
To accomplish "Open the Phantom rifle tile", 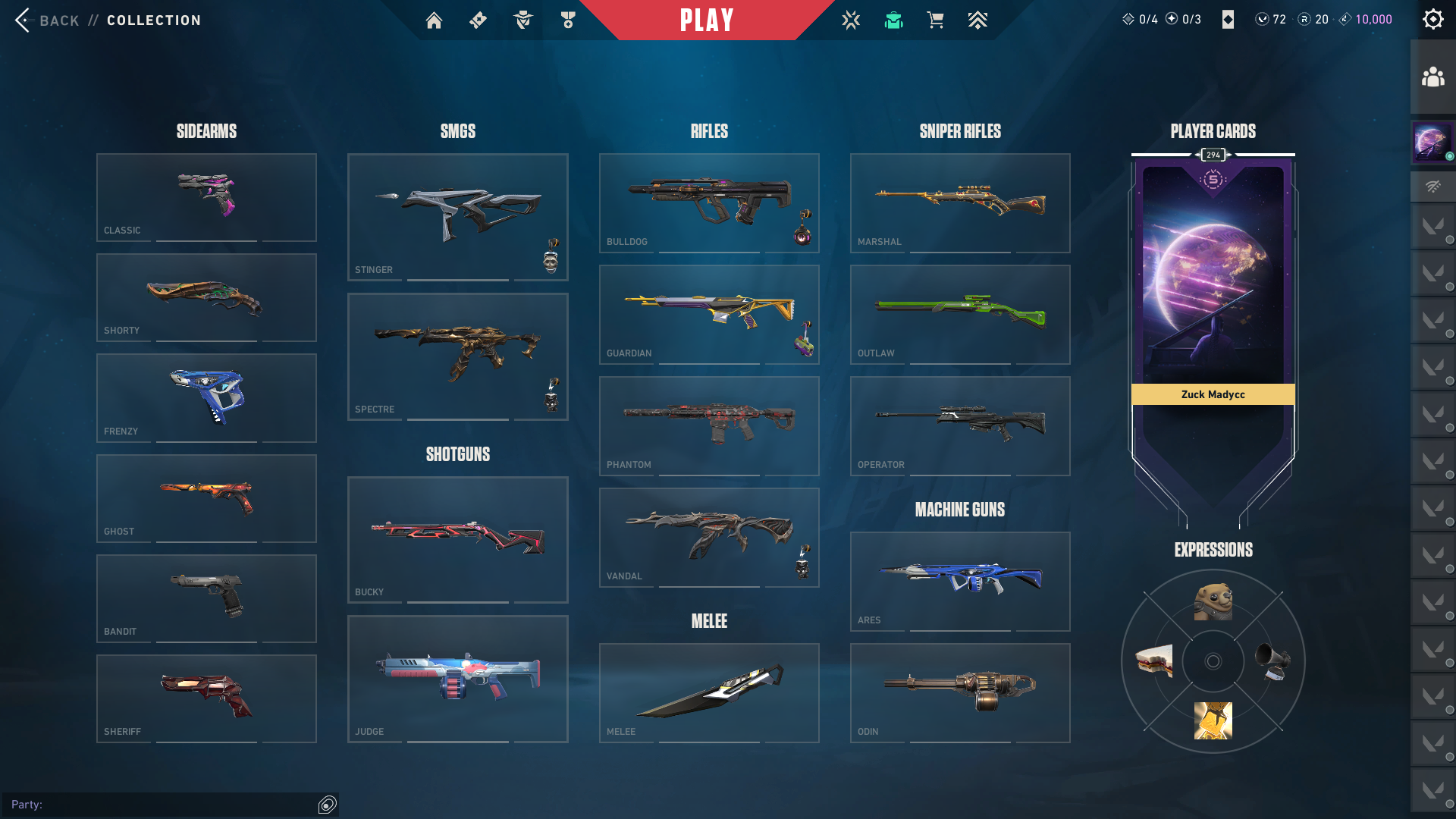I will tap(709, 425).
